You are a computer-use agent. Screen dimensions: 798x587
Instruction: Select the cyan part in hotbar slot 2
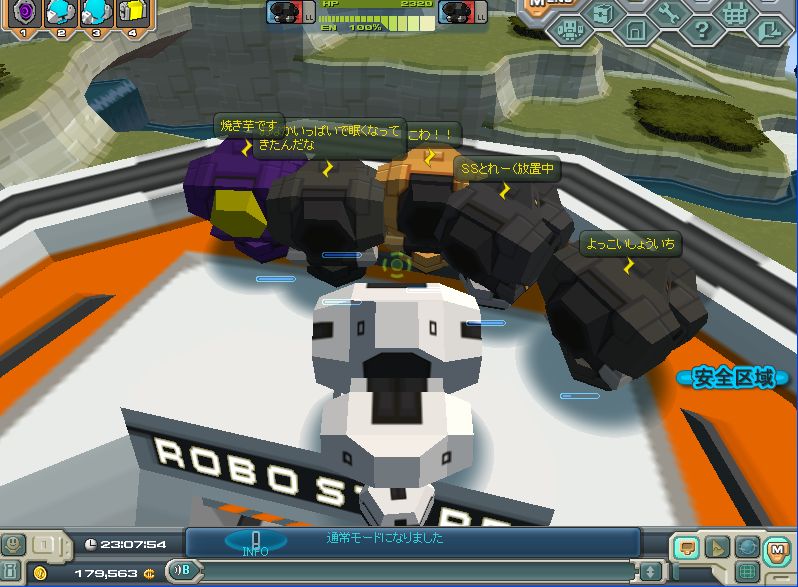59,12
